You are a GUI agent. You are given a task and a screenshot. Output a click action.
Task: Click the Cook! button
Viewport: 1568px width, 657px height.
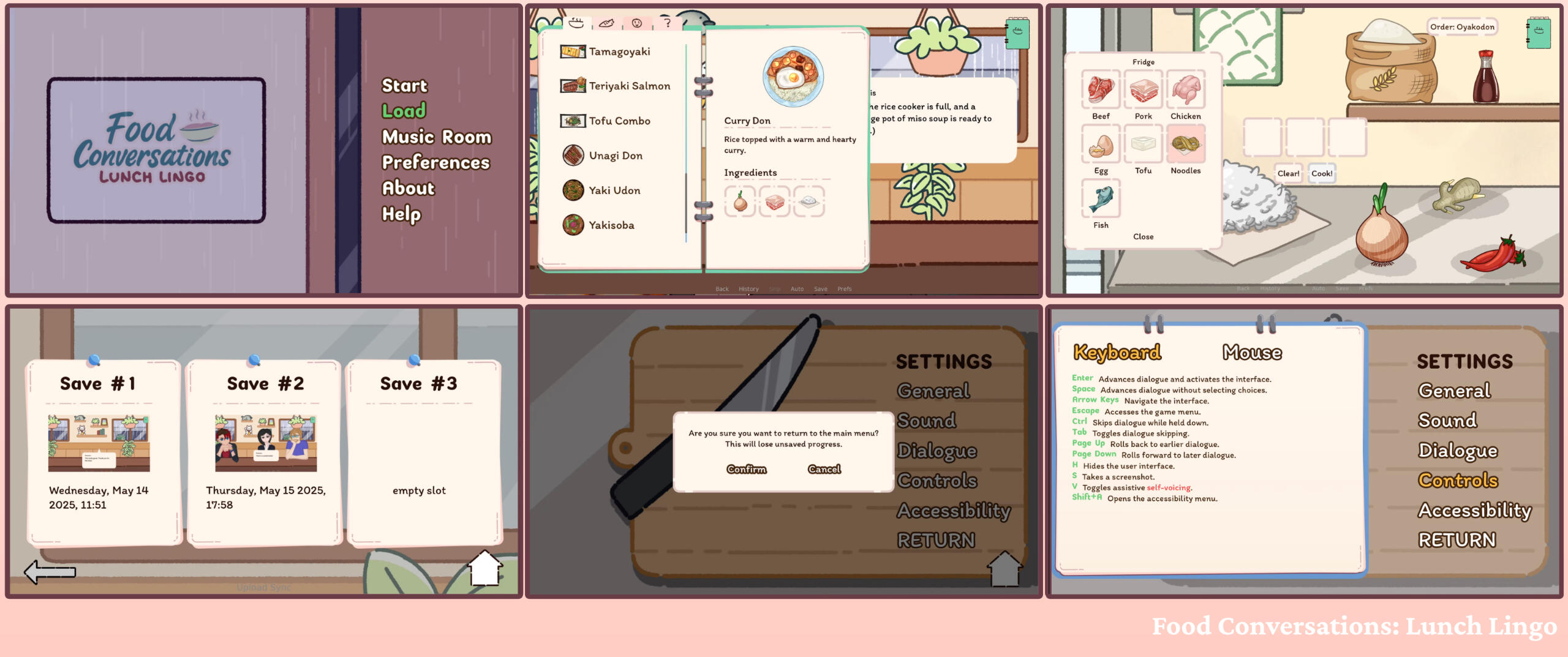pyautogui.click(x=1321, y=174)
